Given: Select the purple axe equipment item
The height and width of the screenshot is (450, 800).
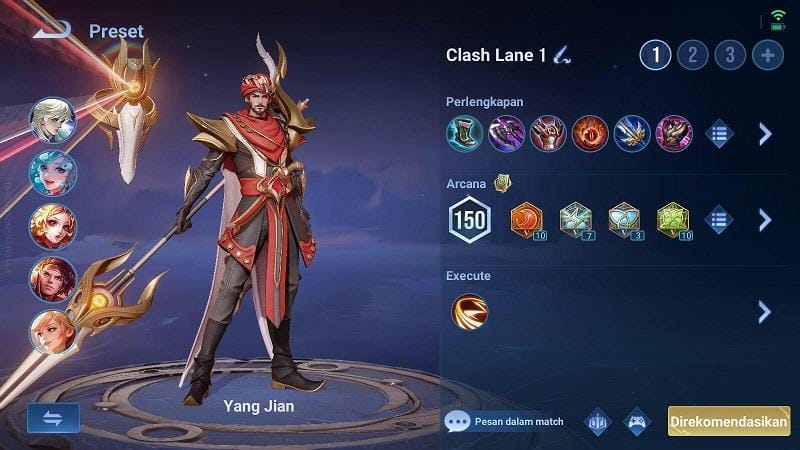Looking at the screenshot, I should click(506, 133).
